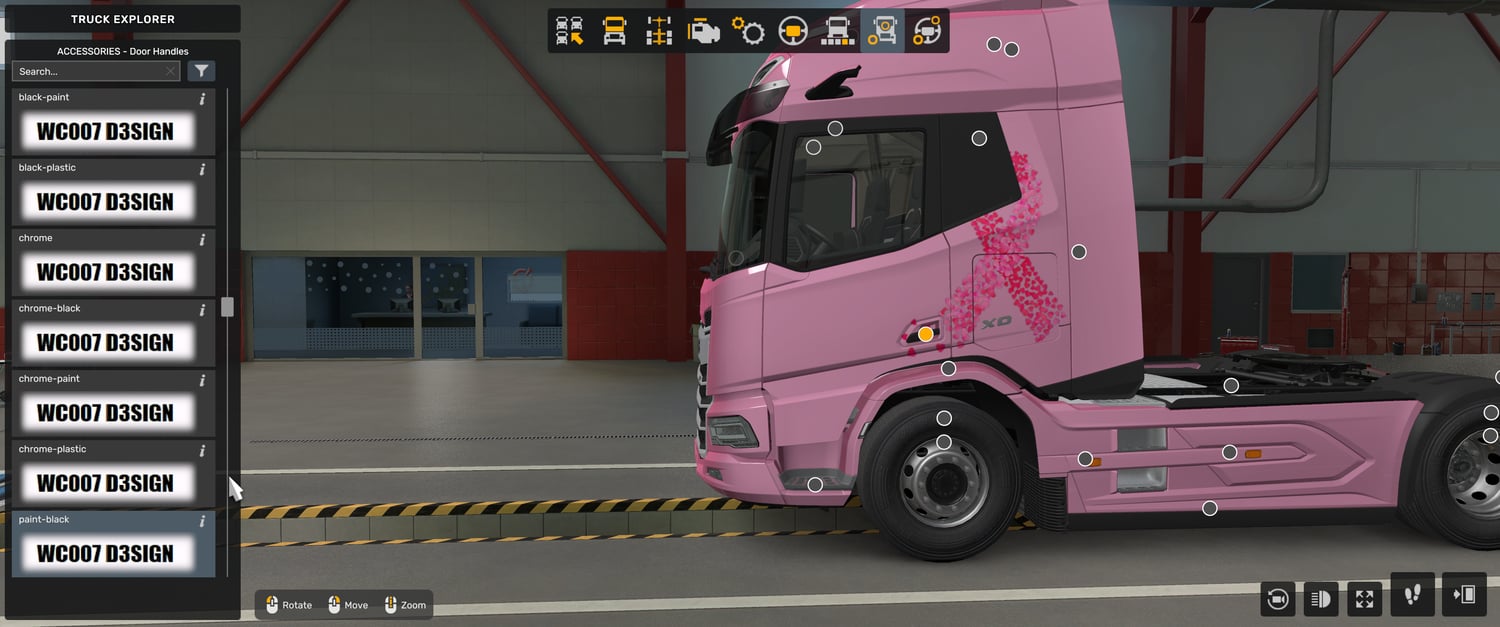
Task: Choose the black-plastic door handle variant
Action: (x=105, y=201)
